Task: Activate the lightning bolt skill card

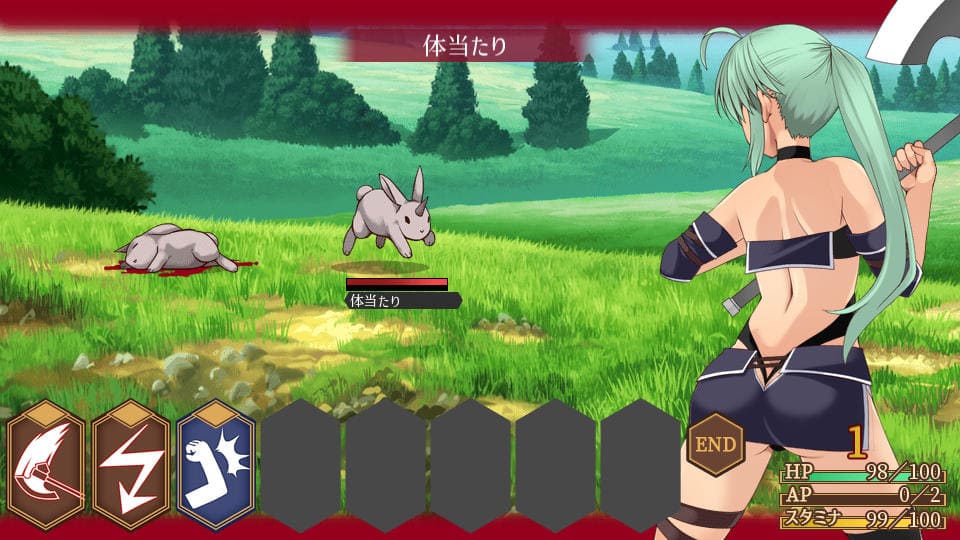Action: (132, 465)
